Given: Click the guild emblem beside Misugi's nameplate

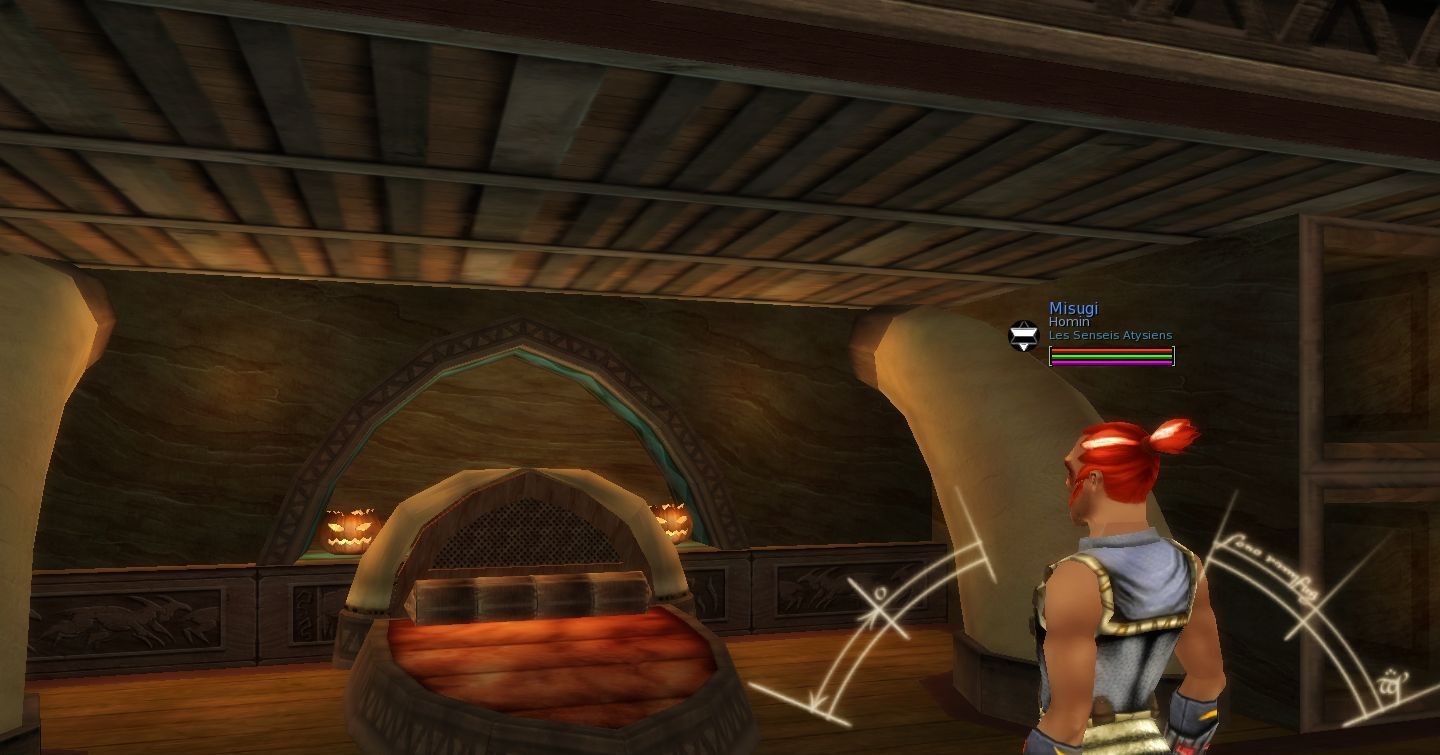Looking at the screenshot, I should click(1023, 336).
